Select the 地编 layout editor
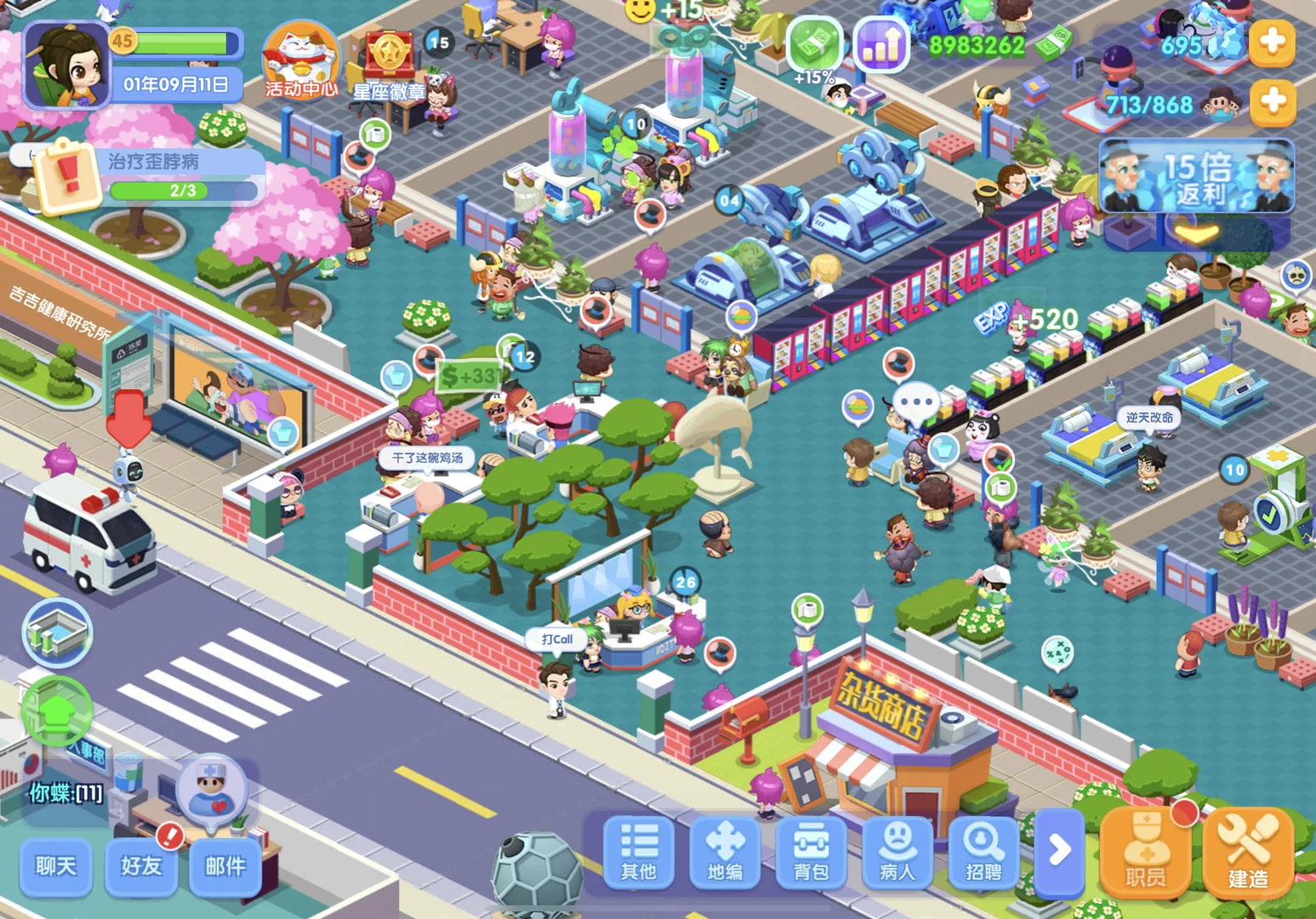Viewport: 1316px width, 919px height. 725,851
